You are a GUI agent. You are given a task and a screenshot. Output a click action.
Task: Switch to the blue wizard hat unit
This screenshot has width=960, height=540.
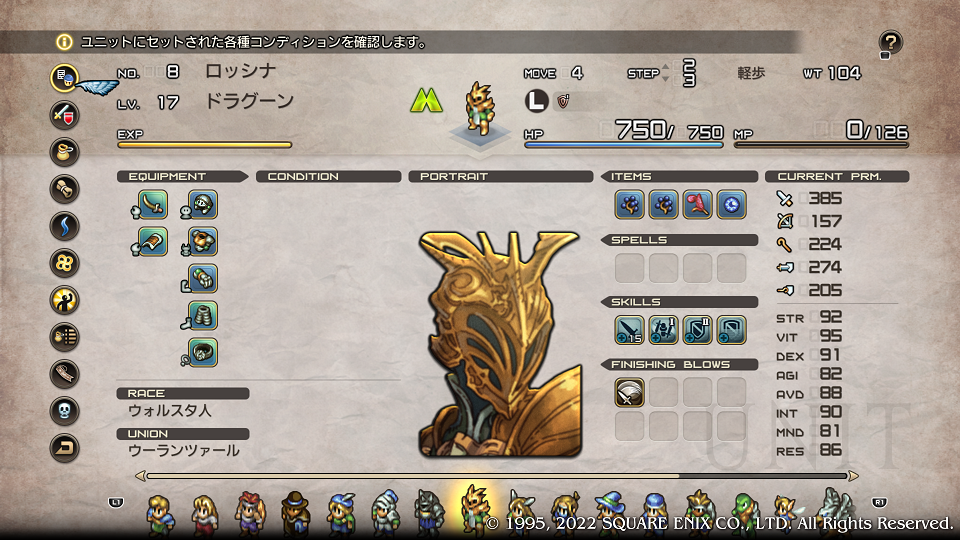point(609,512)
